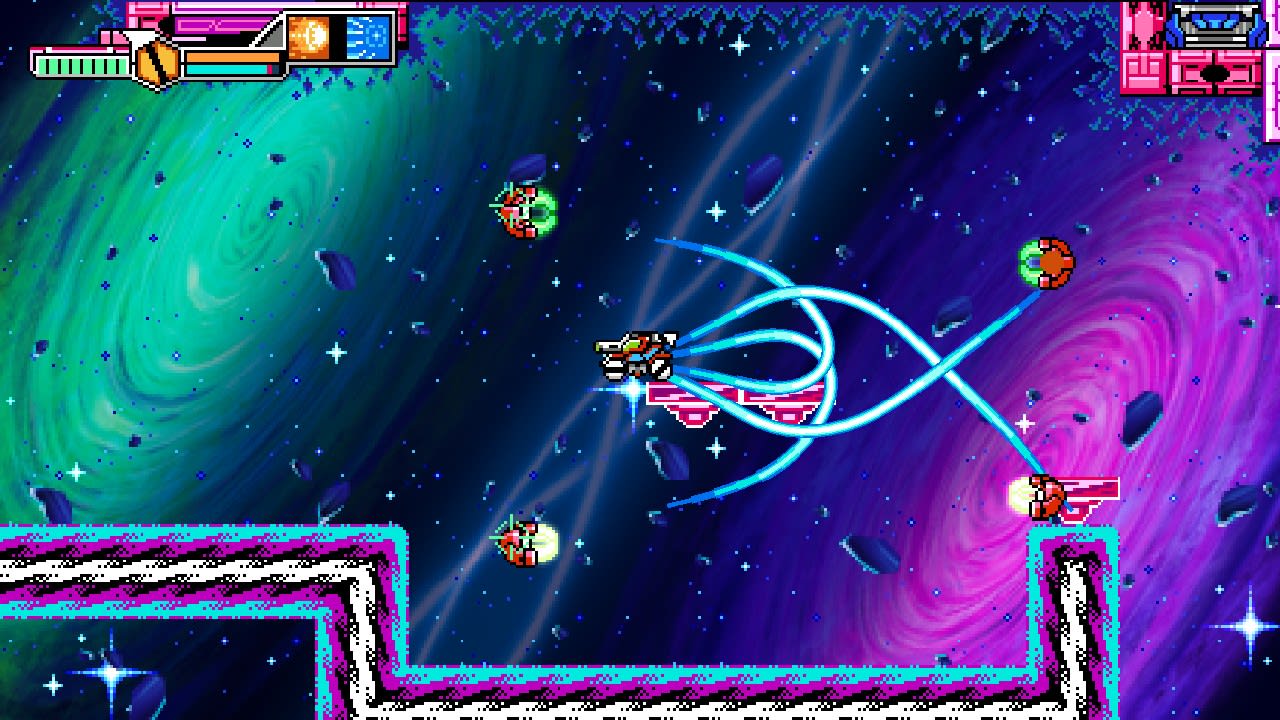Click the orange ammo gauge in the HUD
The image size is (1280, 720).
(233, 58)
